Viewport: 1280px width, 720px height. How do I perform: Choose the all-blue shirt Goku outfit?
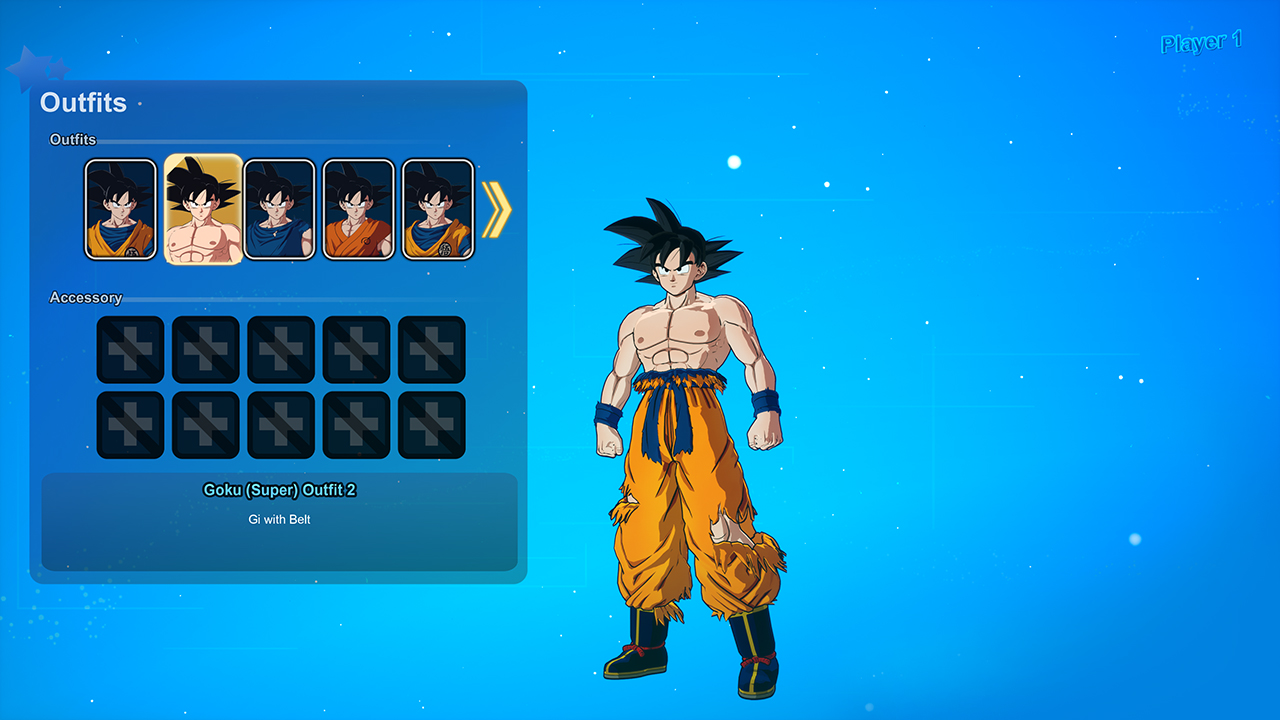pyautogui.click(x=280, y=209)
